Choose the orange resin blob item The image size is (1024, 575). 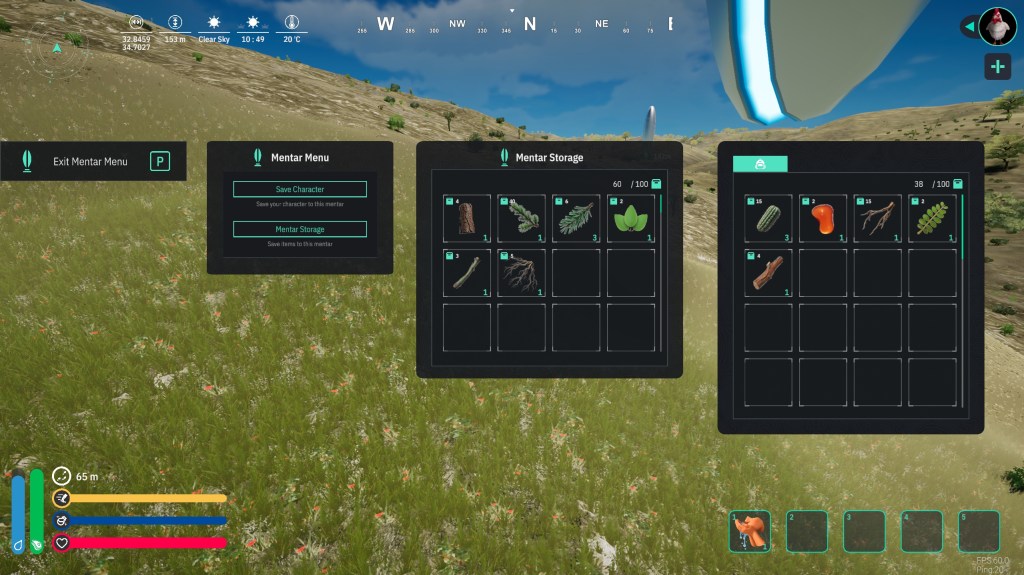(x=823, y=218)
